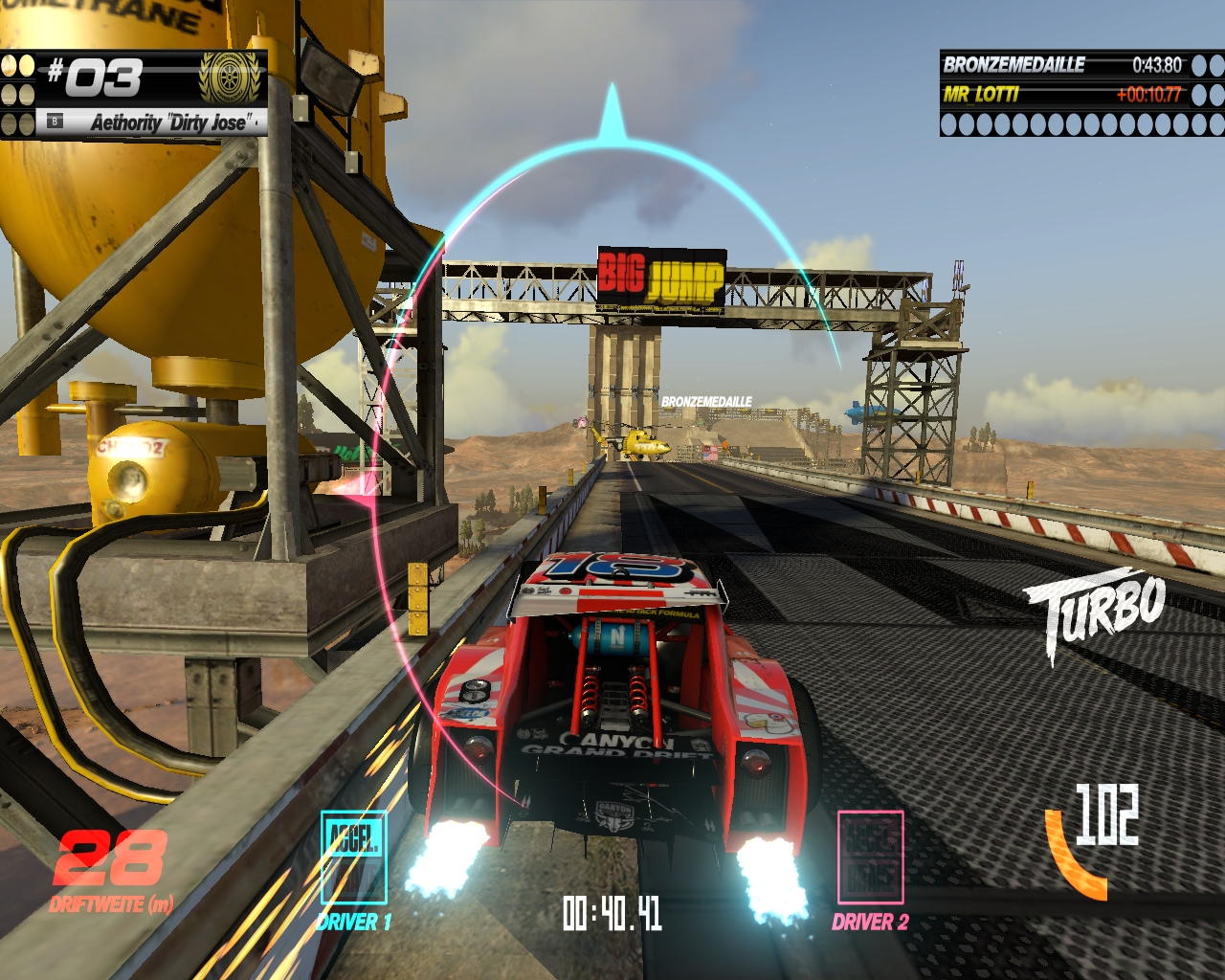Choose the MR LOTTI ghost time row
The height and width of the screenshot is (980, 1225).
click(1062, 94)
